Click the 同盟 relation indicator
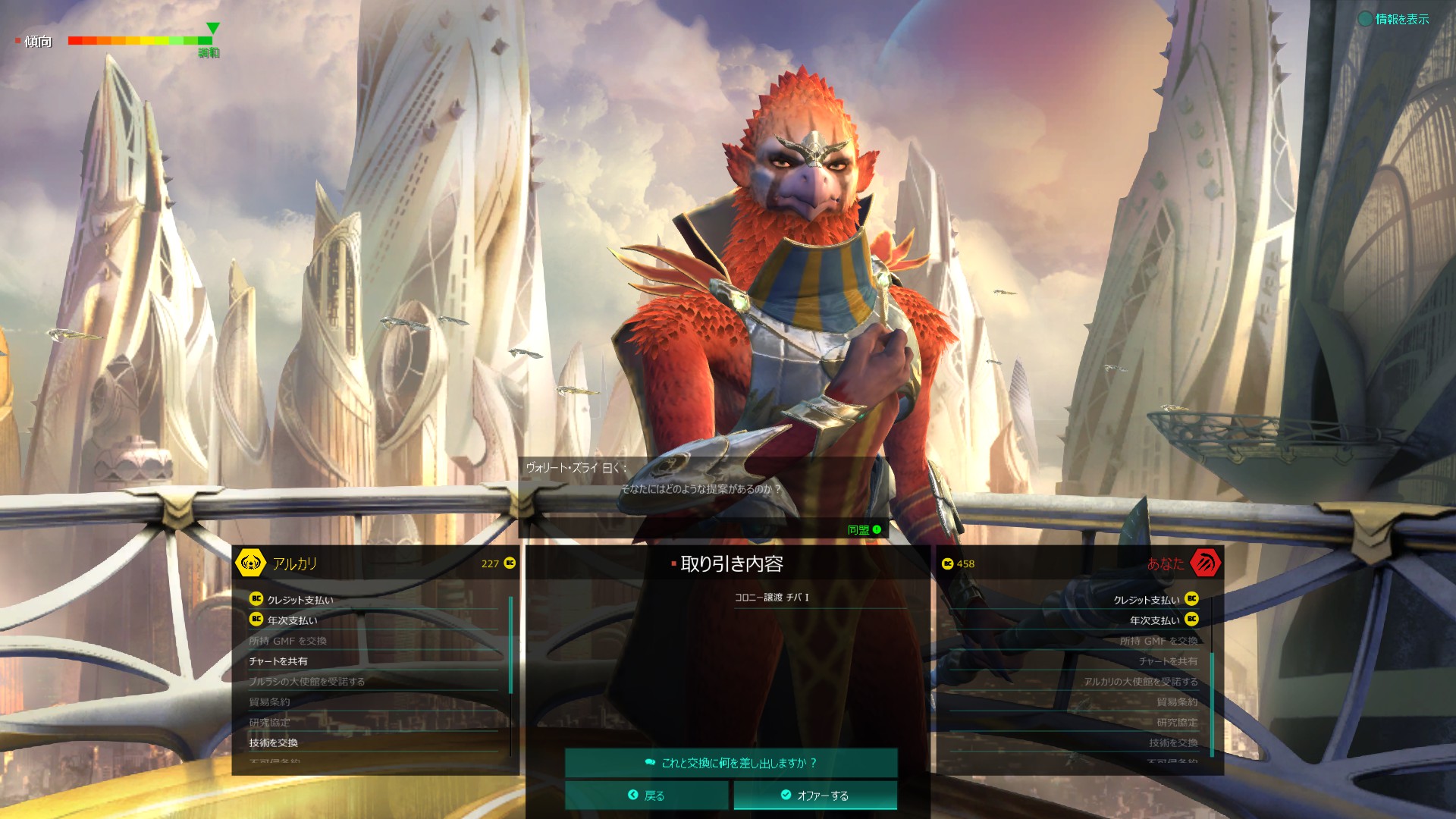Viewport: 1456px width, 819px height. tap(864, 530)
